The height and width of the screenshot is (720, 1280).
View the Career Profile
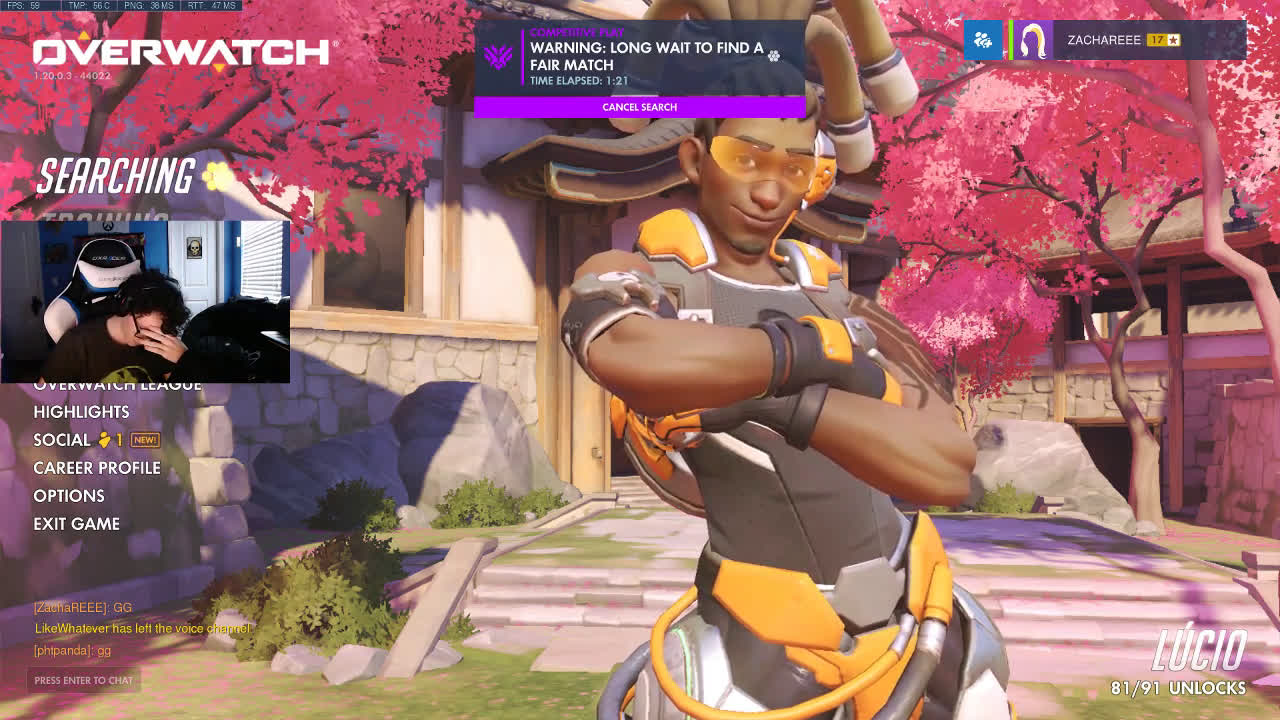pos(97,468)
